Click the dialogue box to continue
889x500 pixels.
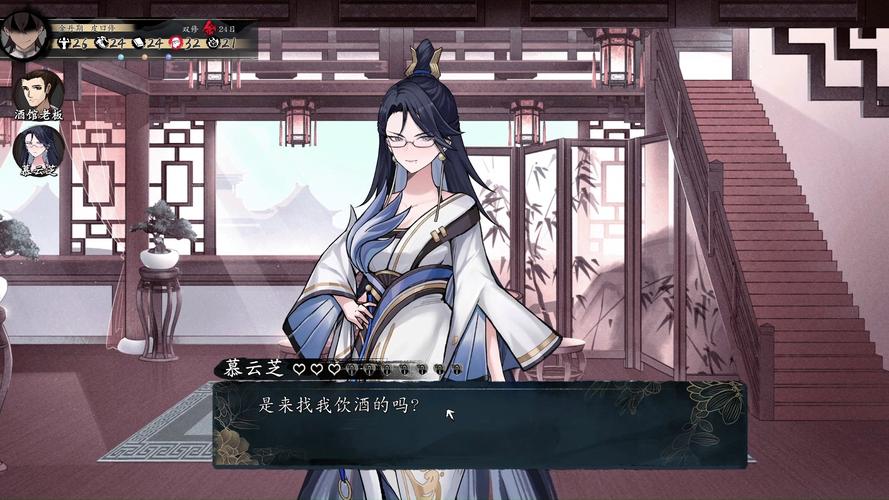[480, 424]
